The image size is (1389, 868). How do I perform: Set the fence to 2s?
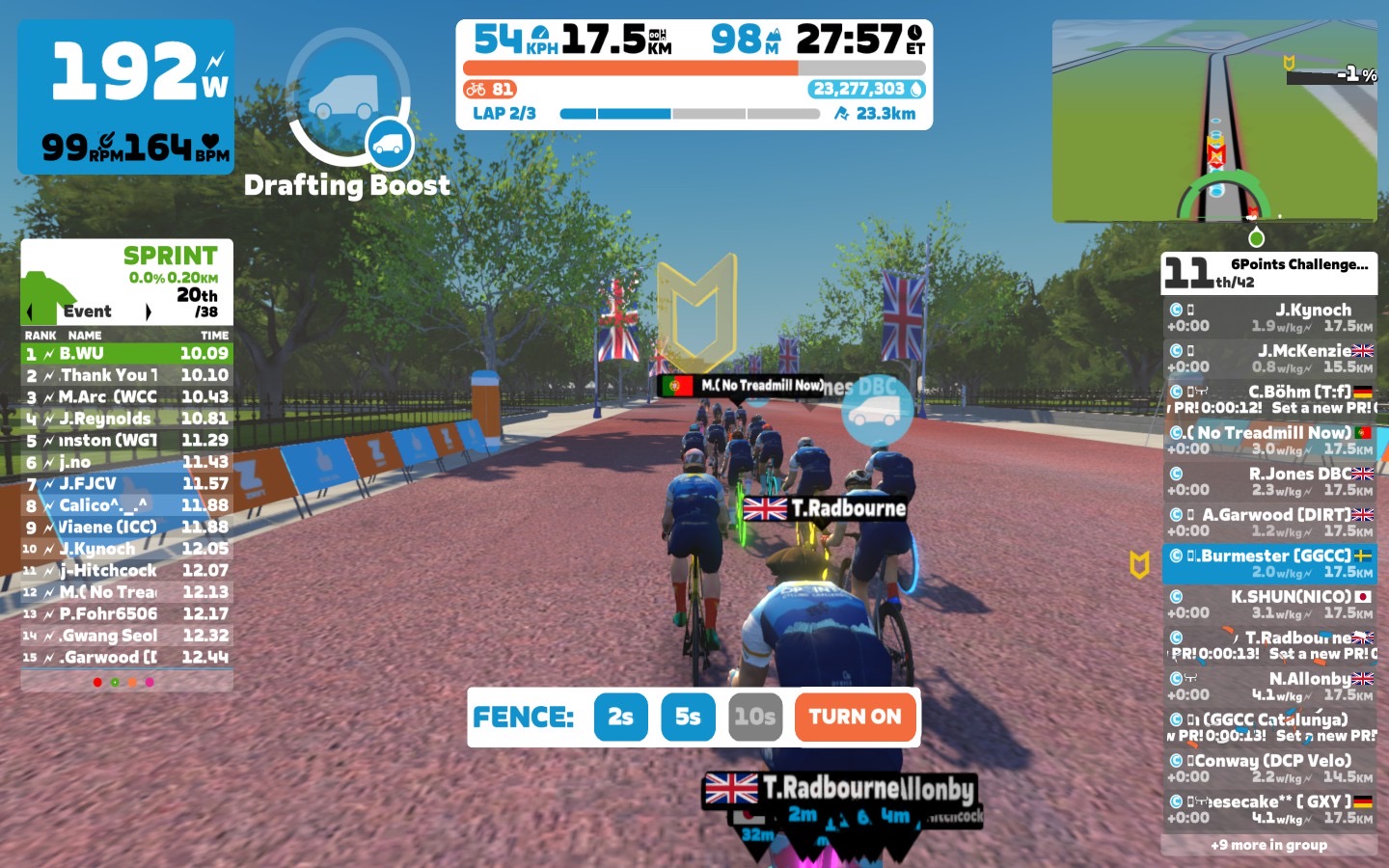[x=620, y=717]
